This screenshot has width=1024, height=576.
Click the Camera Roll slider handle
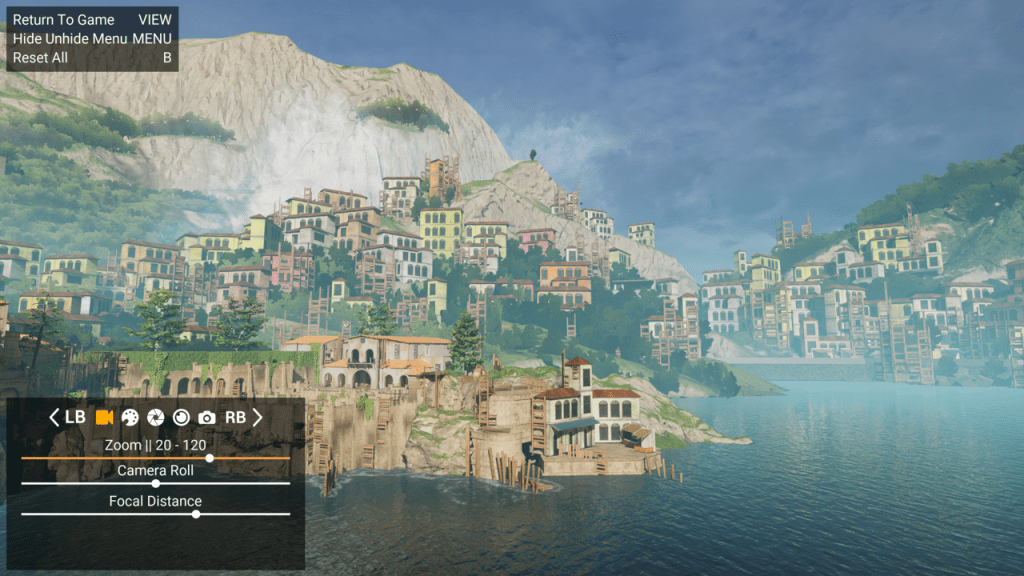coord(155,483)
